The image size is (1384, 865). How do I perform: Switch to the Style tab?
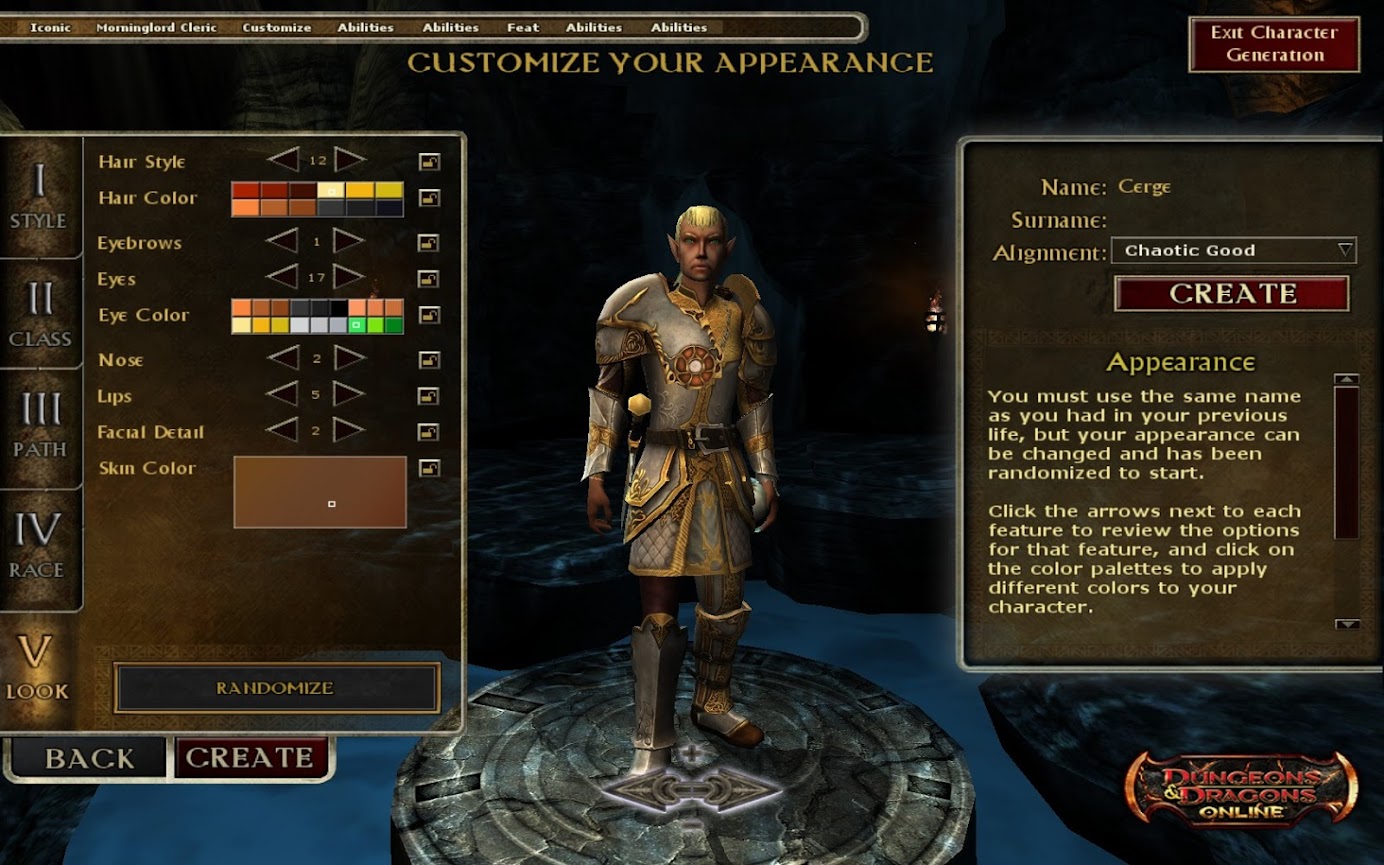point(39,197)
